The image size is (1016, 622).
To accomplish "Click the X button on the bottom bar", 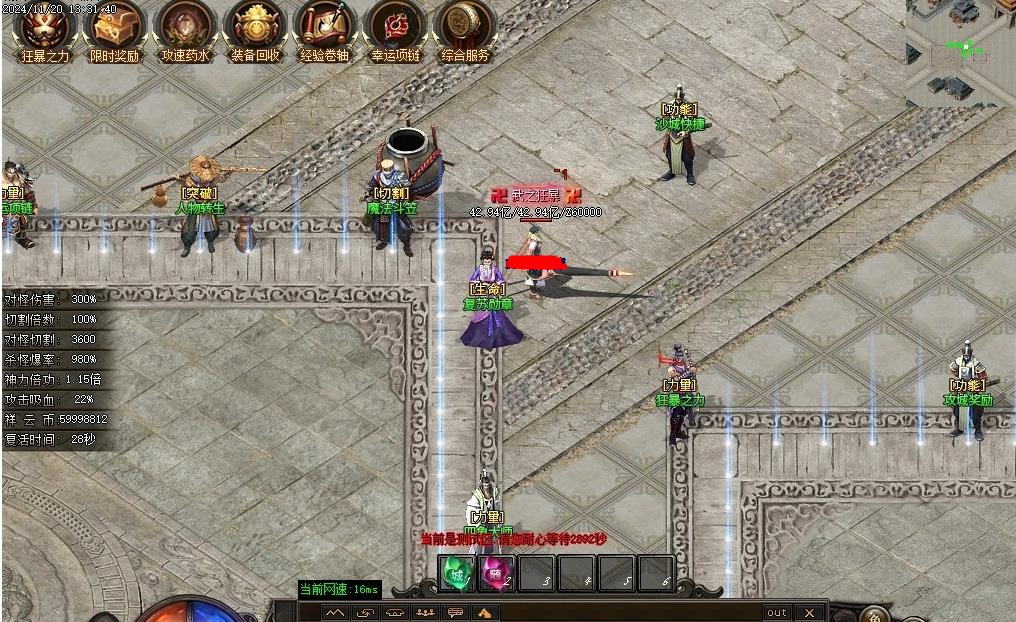I will tap(810, 612).
